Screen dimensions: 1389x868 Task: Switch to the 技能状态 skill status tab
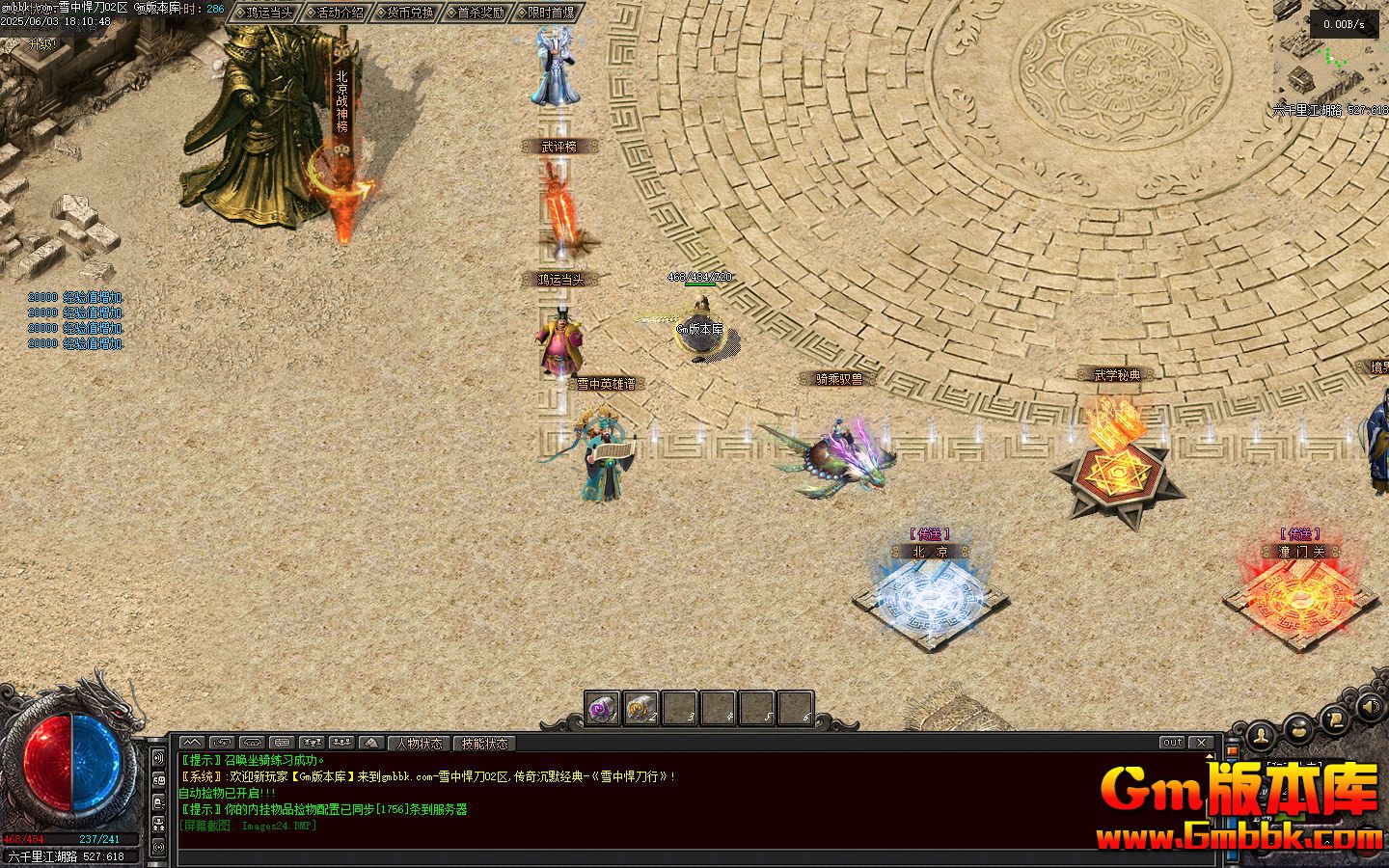tap(484, 744)
